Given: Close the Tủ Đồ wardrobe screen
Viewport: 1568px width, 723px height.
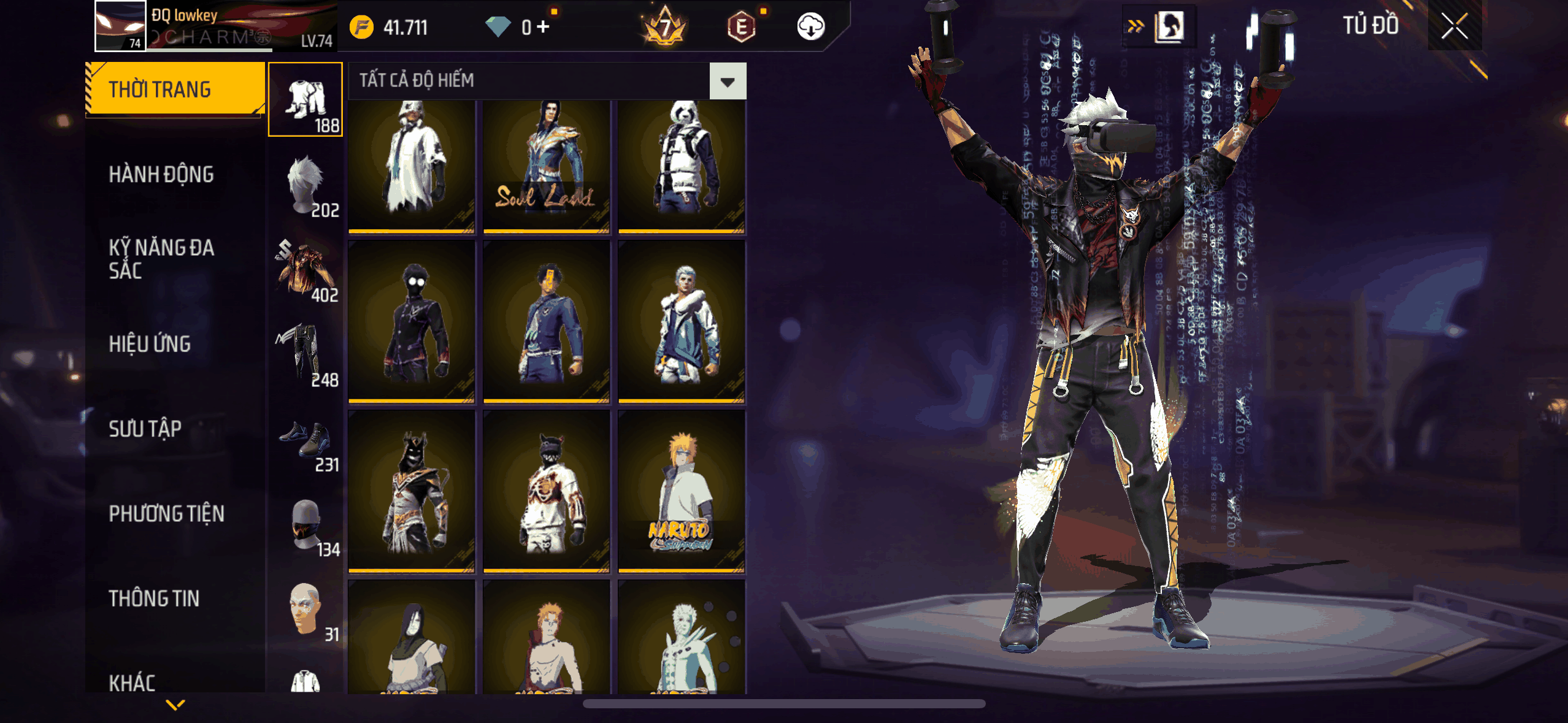Looking at the screenshot, I should [1454, 26].
